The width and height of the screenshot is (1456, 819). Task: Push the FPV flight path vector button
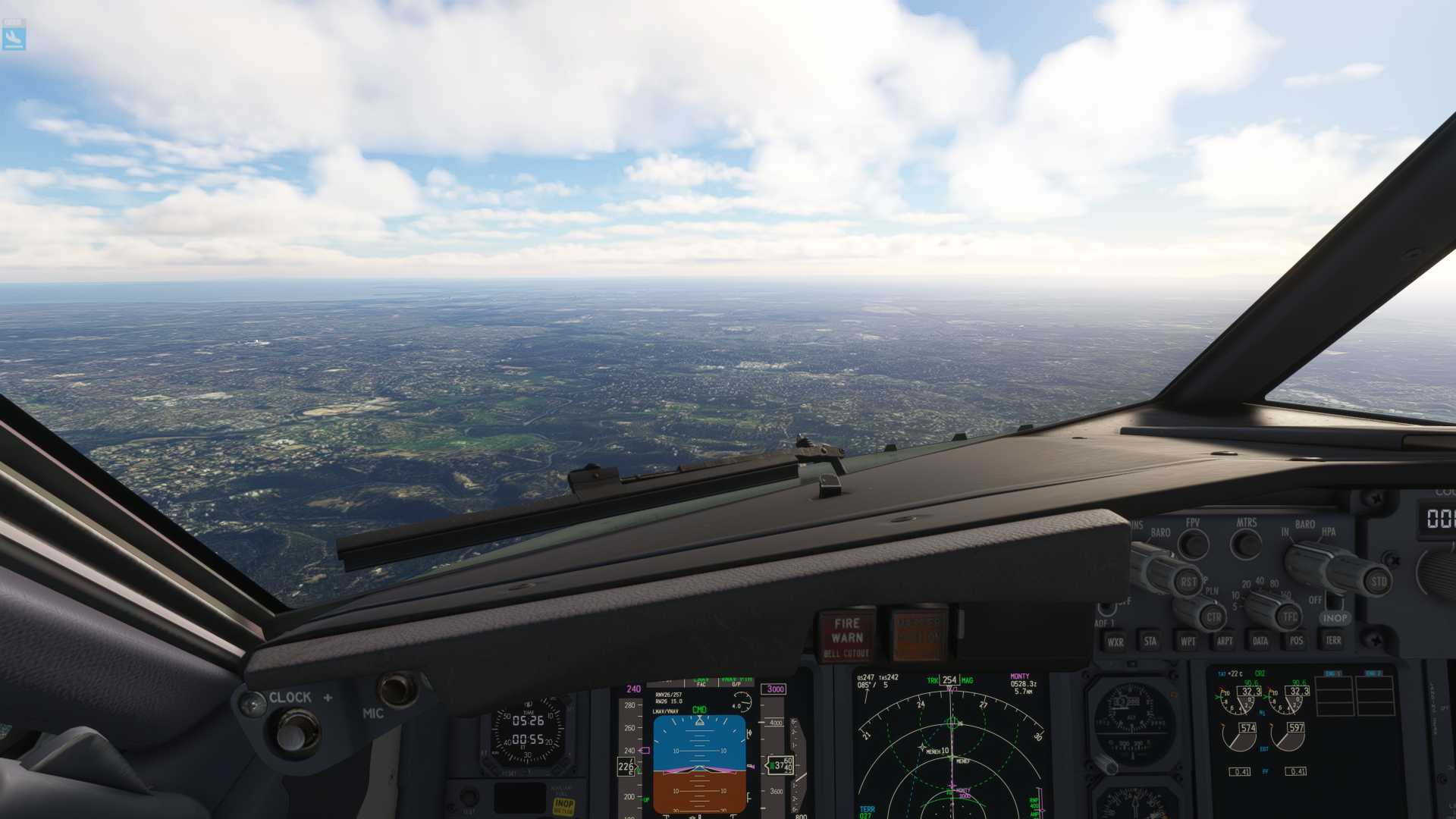point(1194,544)
